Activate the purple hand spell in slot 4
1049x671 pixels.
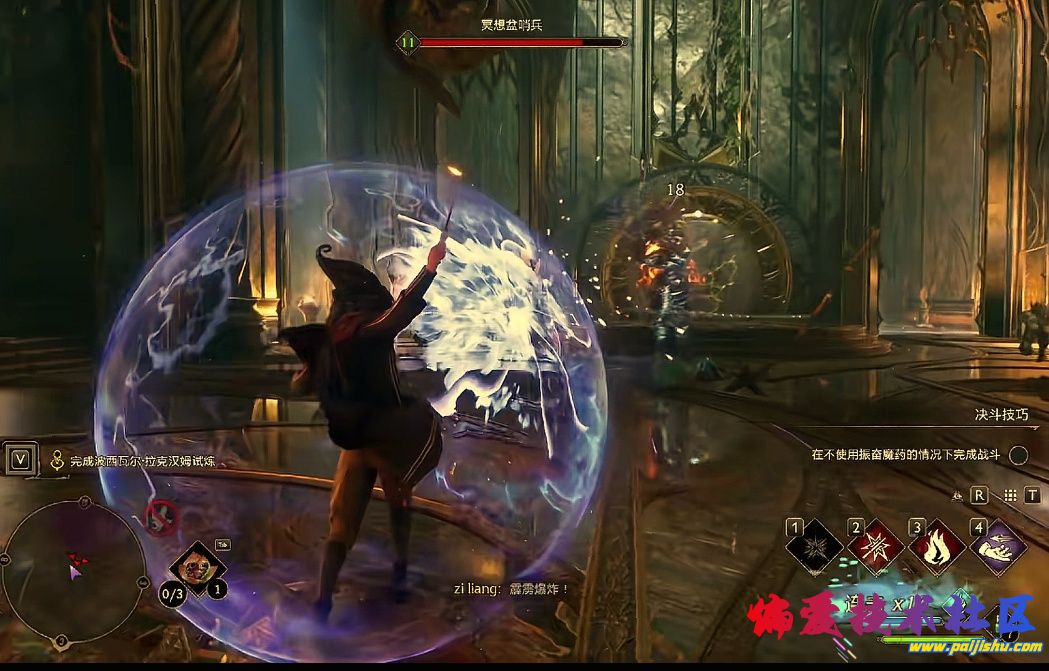(998, 548)
